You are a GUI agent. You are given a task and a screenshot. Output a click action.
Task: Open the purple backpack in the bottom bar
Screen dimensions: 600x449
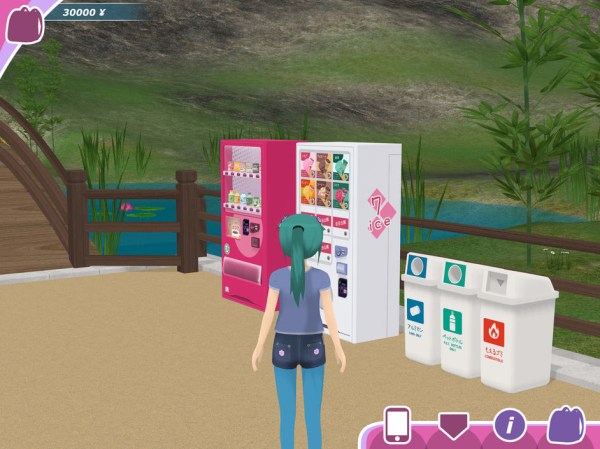coord(566,424)
